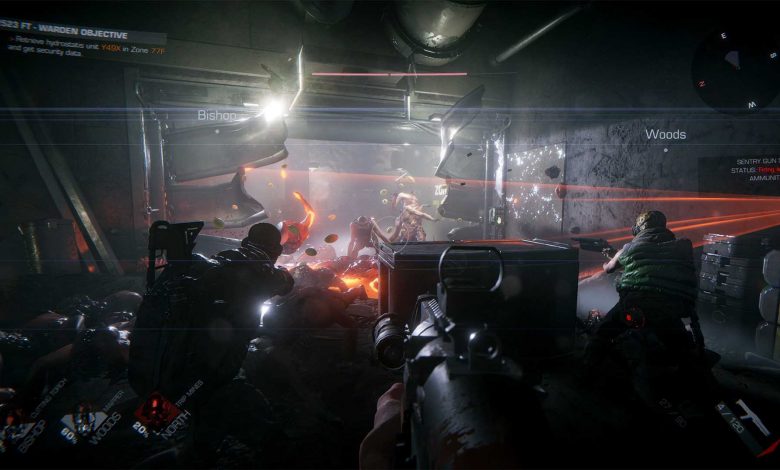The height and width of the screenshot is (470, 780).
Task: Select North's red team status portrait
Action: [157, 411]
